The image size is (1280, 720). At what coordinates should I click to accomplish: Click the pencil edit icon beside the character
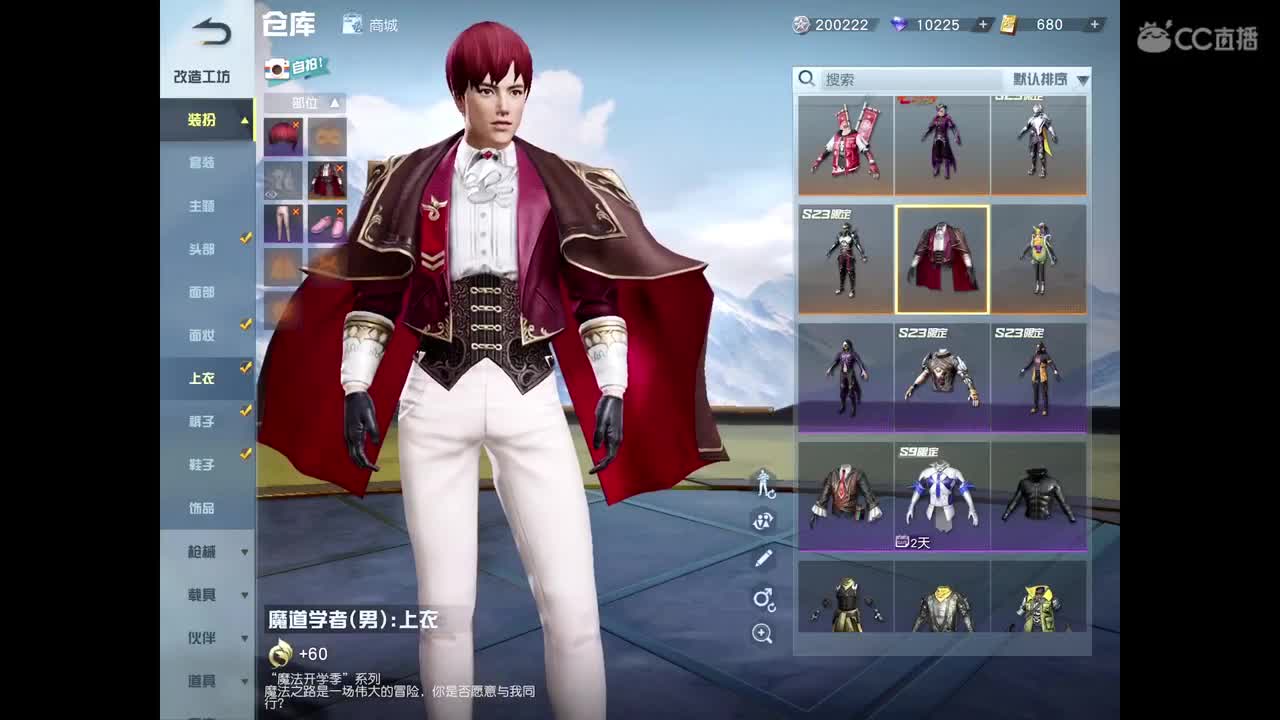763,558
